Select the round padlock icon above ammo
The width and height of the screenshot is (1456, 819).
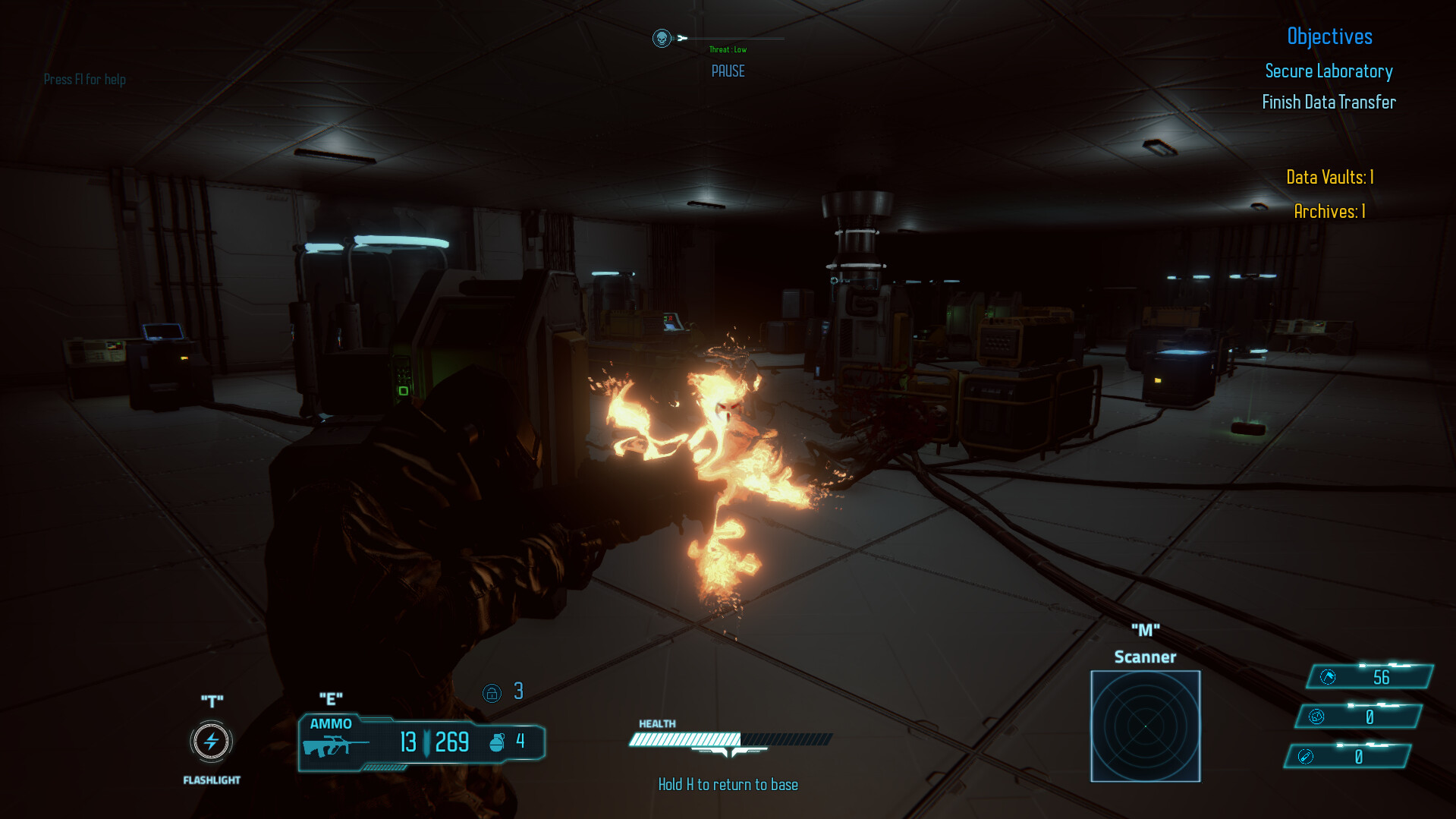[x=492, y=693]
